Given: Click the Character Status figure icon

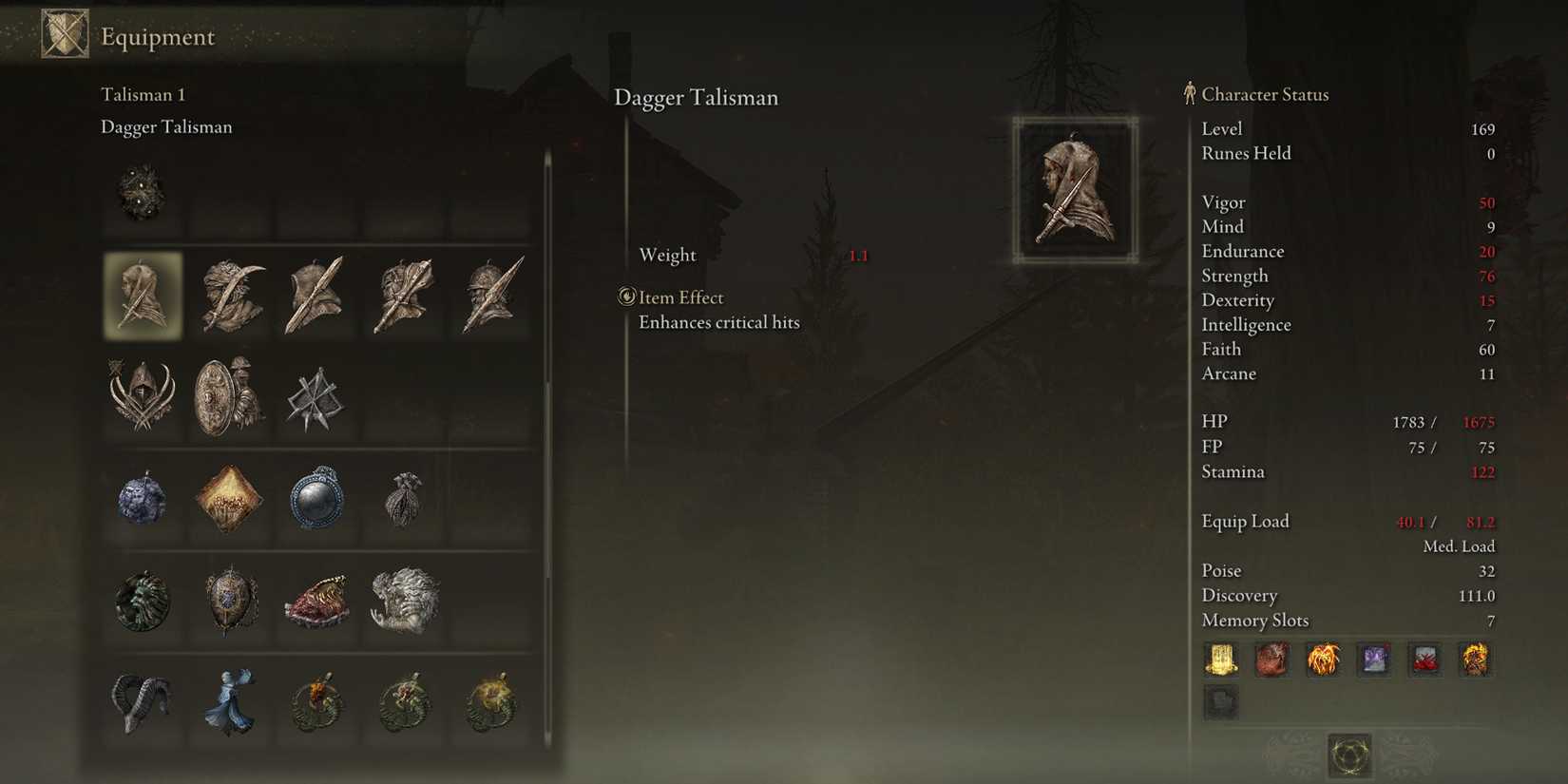Looking at the screenshot, I should pyautogui.click(x=1188, y=93).
